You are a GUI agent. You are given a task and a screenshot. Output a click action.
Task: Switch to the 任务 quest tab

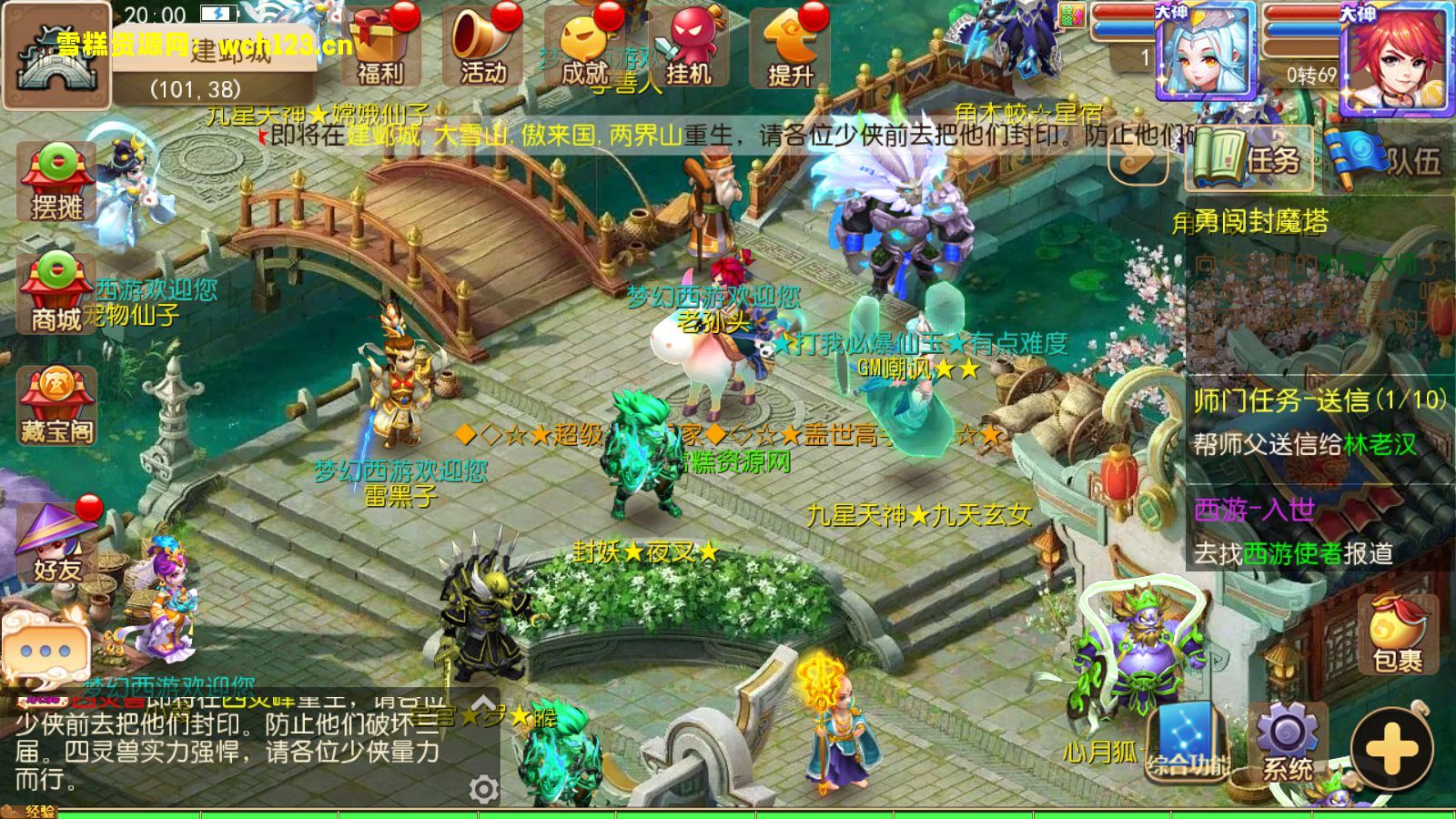pos(1249,159)
